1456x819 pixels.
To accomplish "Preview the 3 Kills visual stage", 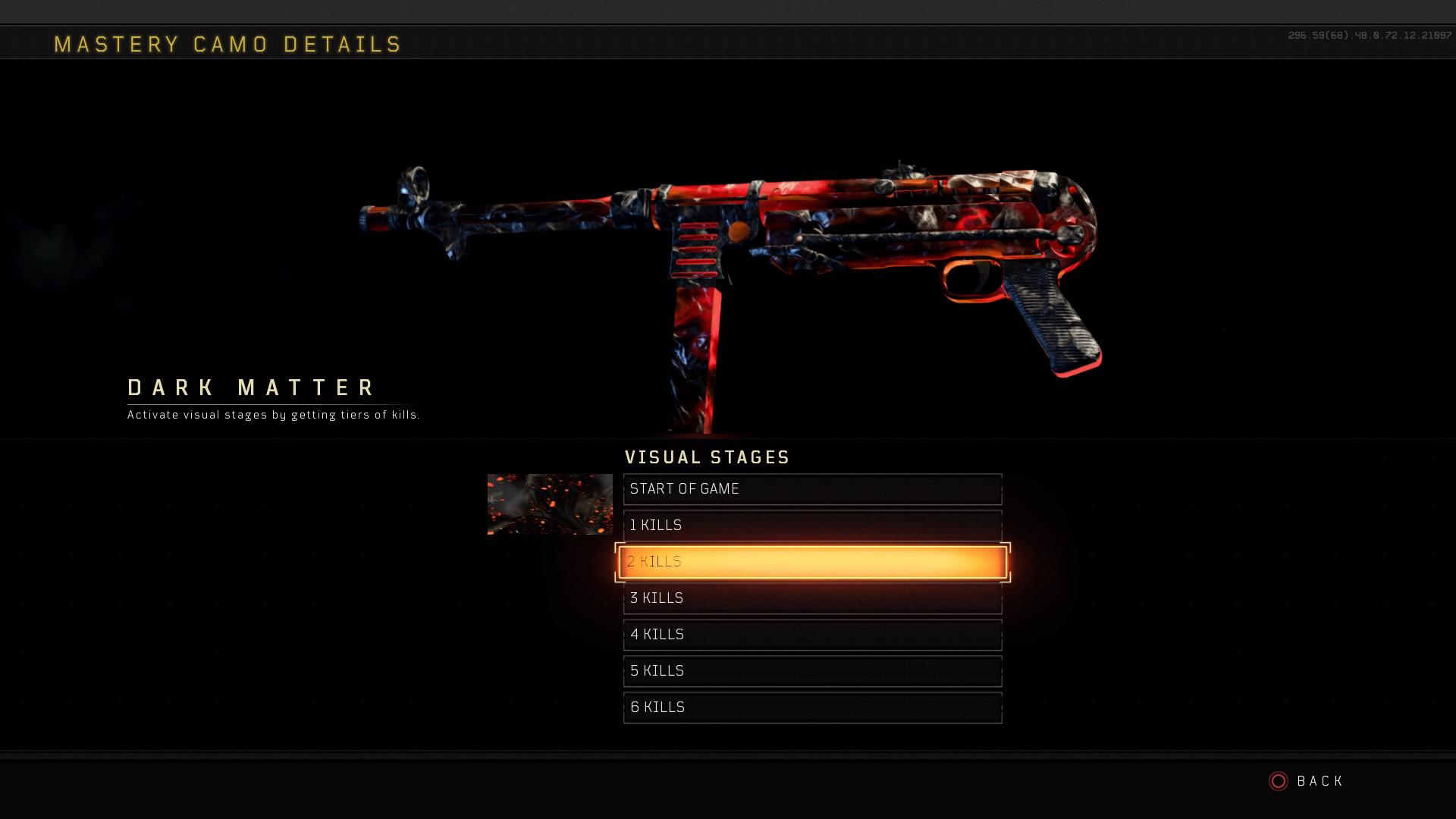I will [812, 598].
